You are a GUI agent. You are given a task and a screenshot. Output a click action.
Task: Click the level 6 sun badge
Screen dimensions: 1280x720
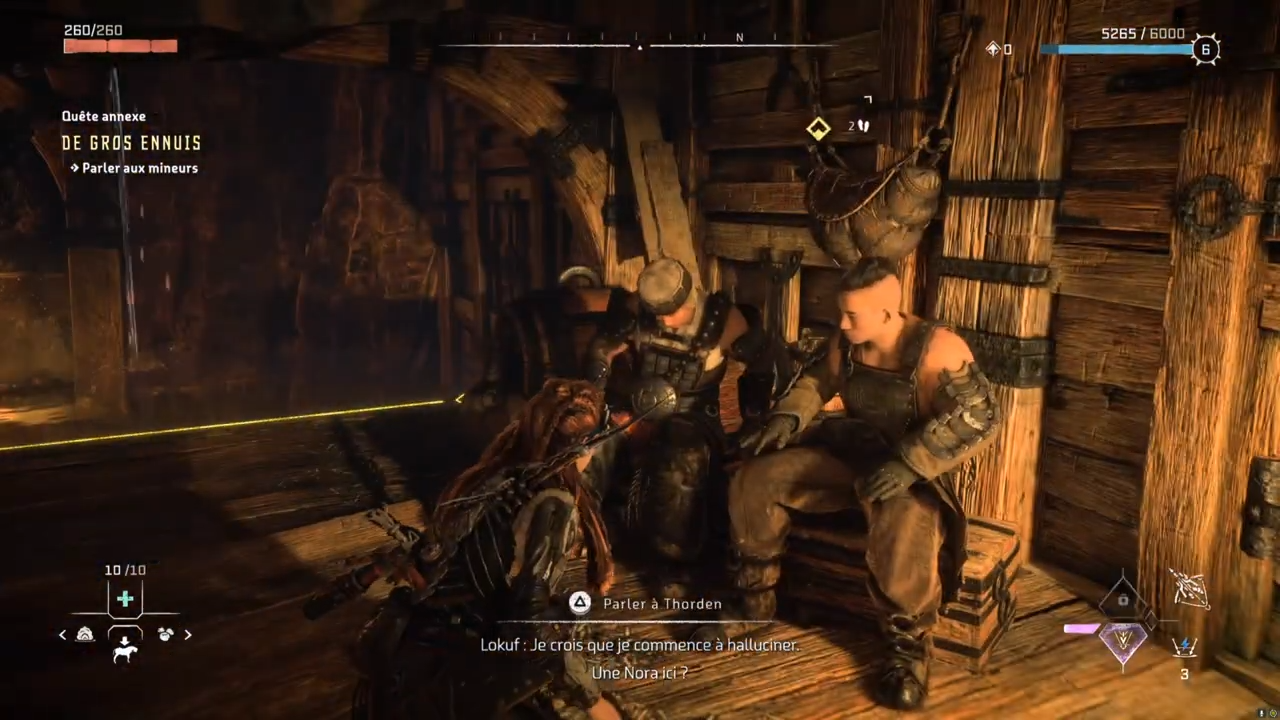click(x=1206, y=49)
